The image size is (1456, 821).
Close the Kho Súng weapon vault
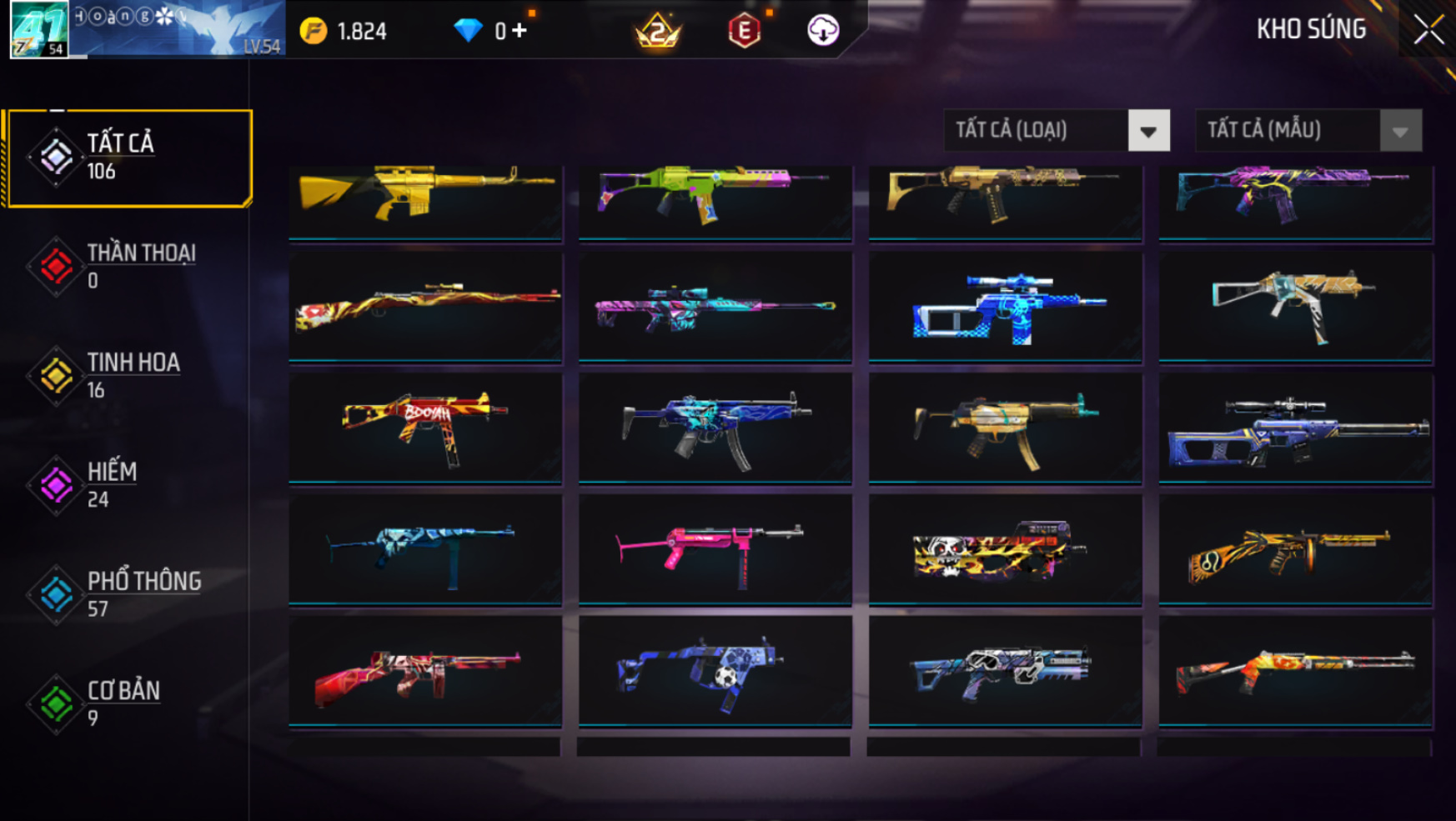pyautogui.click(x=1428, y=31)
